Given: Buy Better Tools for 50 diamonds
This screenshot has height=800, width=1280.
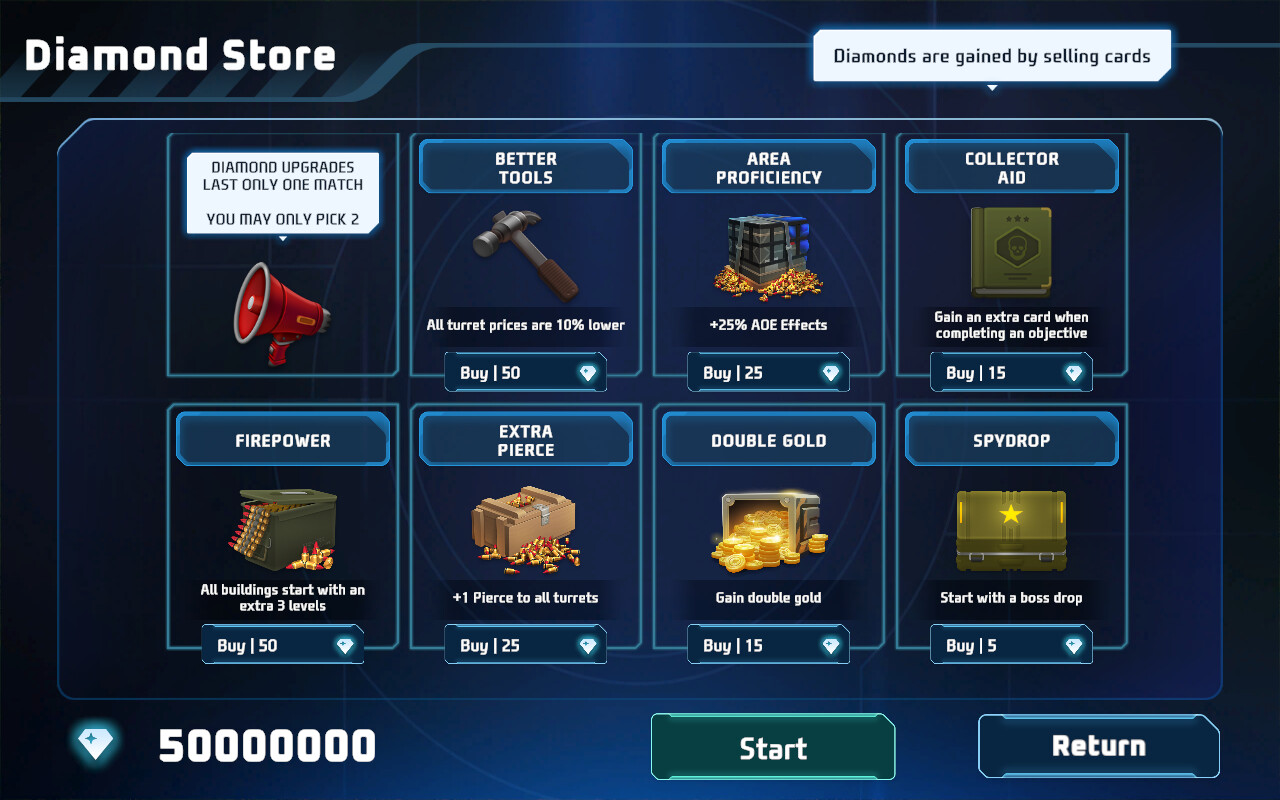Looking at the screenshot, I should [525, 371].
